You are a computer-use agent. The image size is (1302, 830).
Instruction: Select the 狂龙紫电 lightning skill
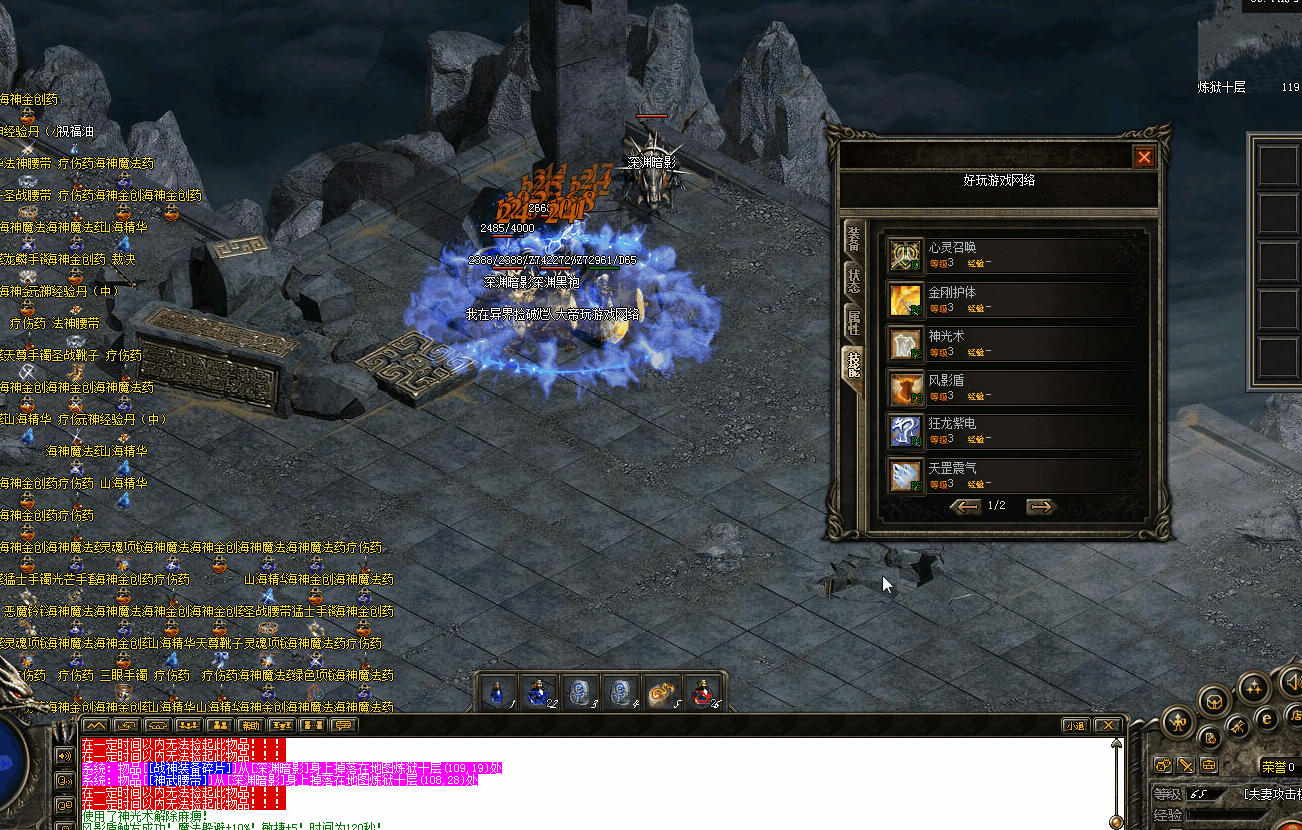pos(906,431)
